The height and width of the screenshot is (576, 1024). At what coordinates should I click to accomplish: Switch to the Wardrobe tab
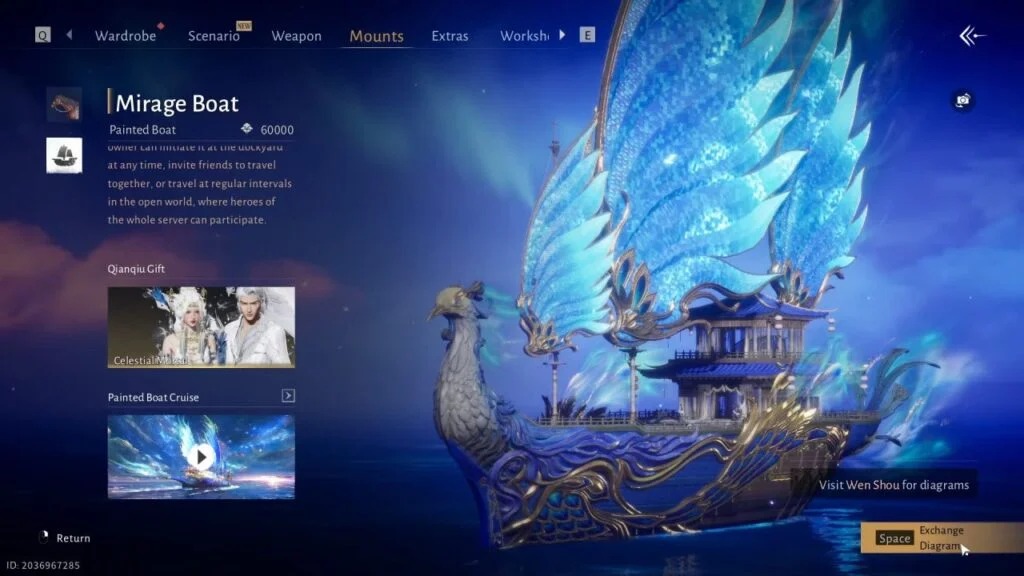point(125,36)
